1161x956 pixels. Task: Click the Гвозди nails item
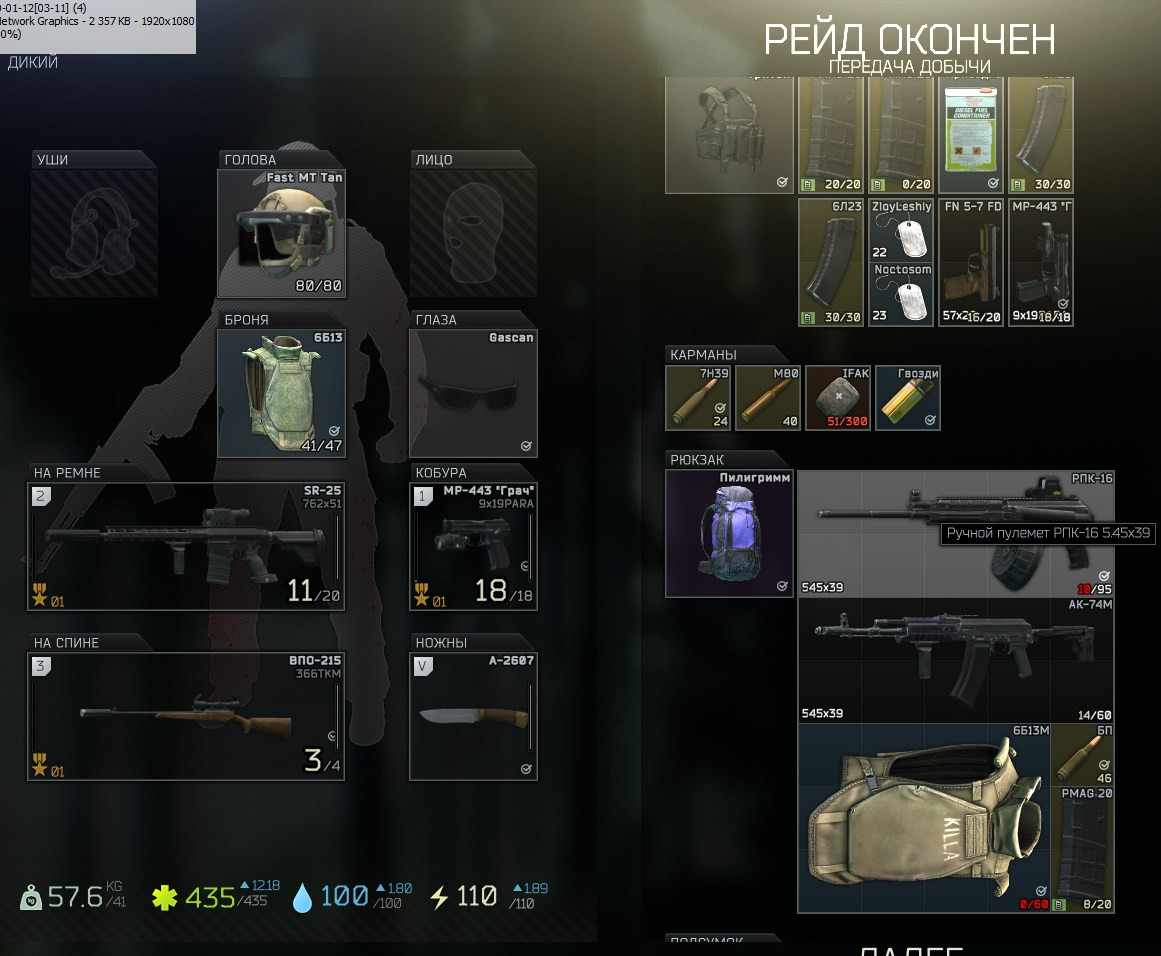click(x=908, y=398)
